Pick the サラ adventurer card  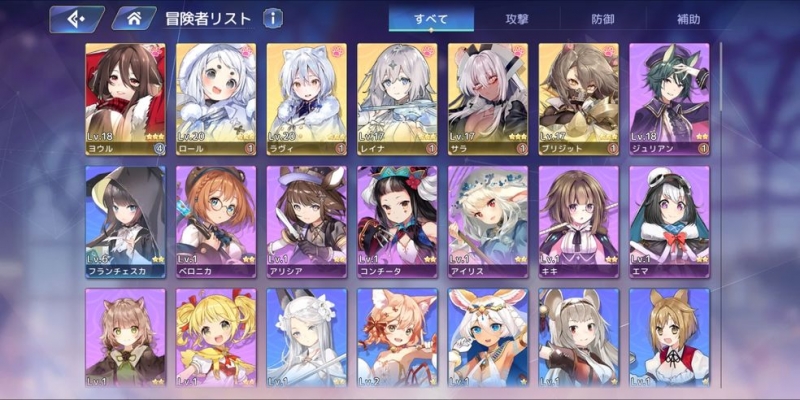488,98
